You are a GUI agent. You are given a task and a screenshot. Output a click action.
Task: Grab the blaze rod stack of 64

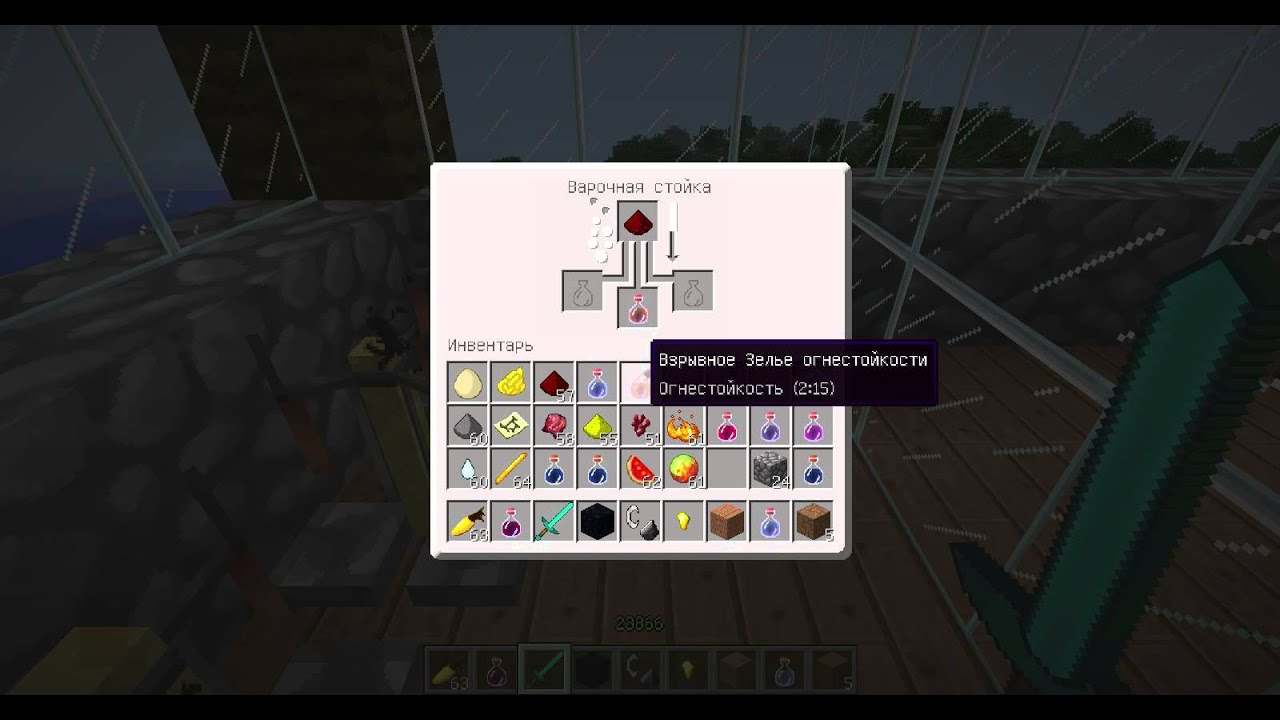tap(510, 468)
